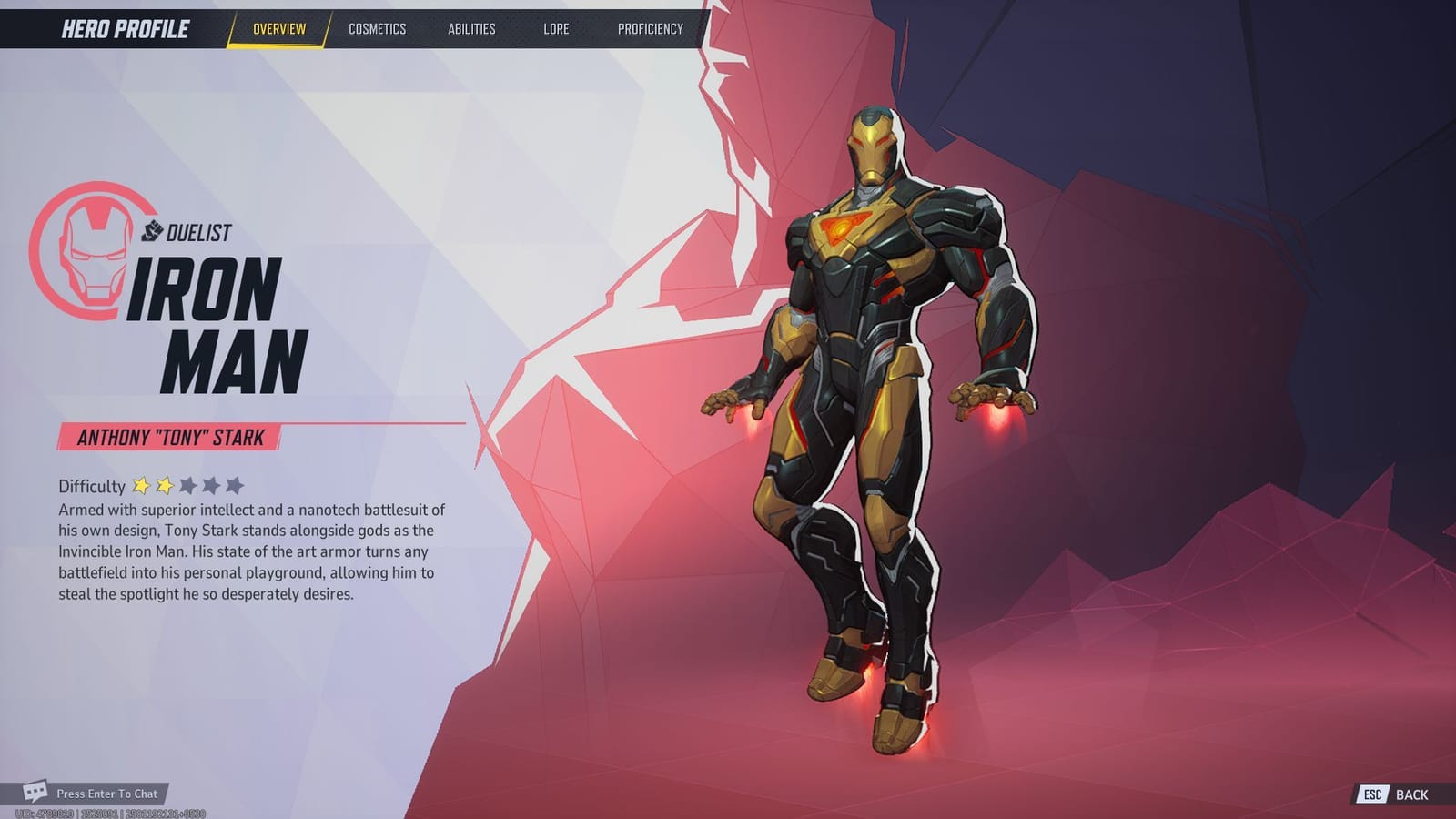Click the first yellow difficulty star
This screenshot has width=1456, height=819.
(x=143, y=485)
